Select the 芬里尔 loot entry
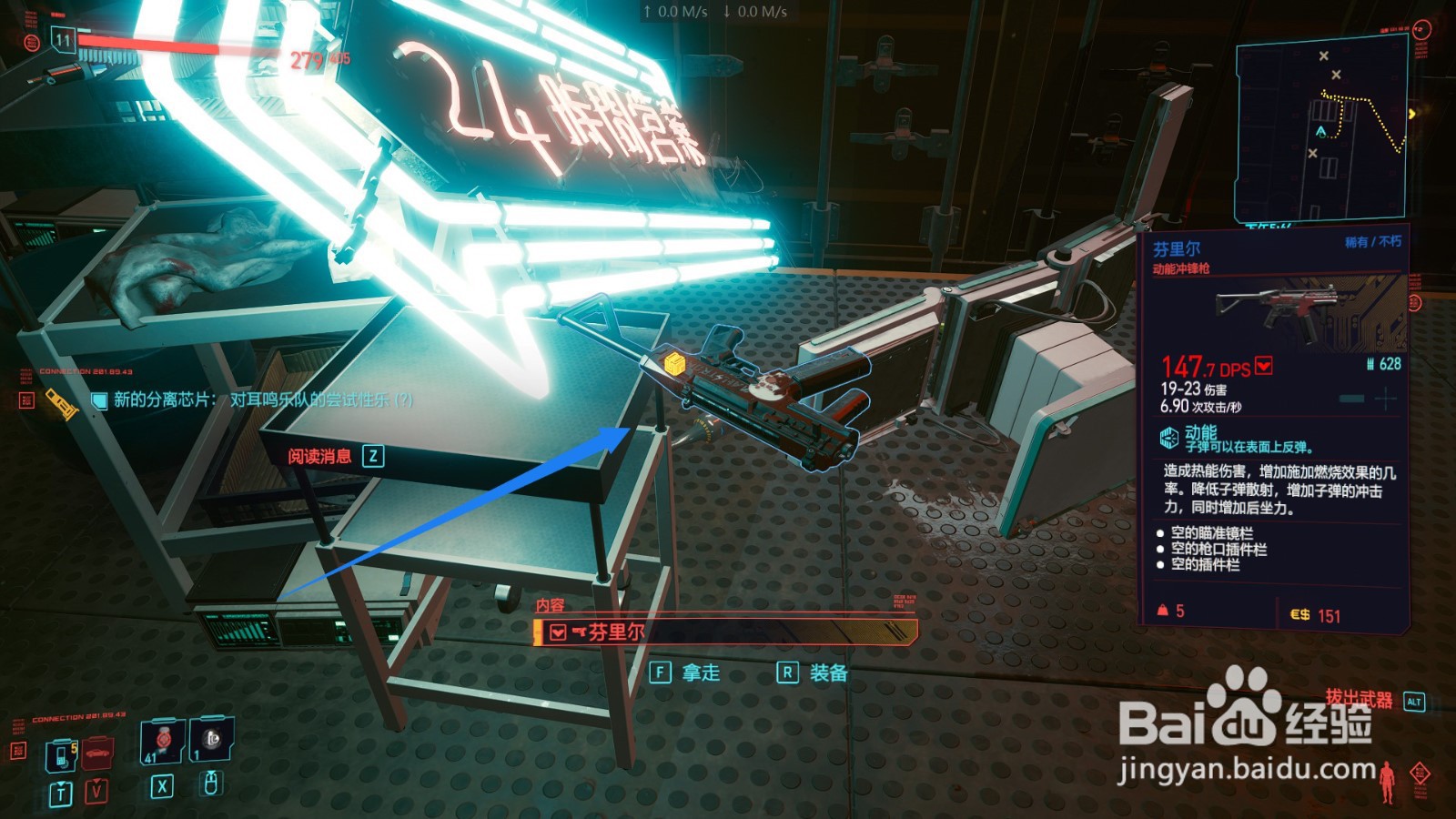This screenshot has width=1456, height=819. coord(725,632)
